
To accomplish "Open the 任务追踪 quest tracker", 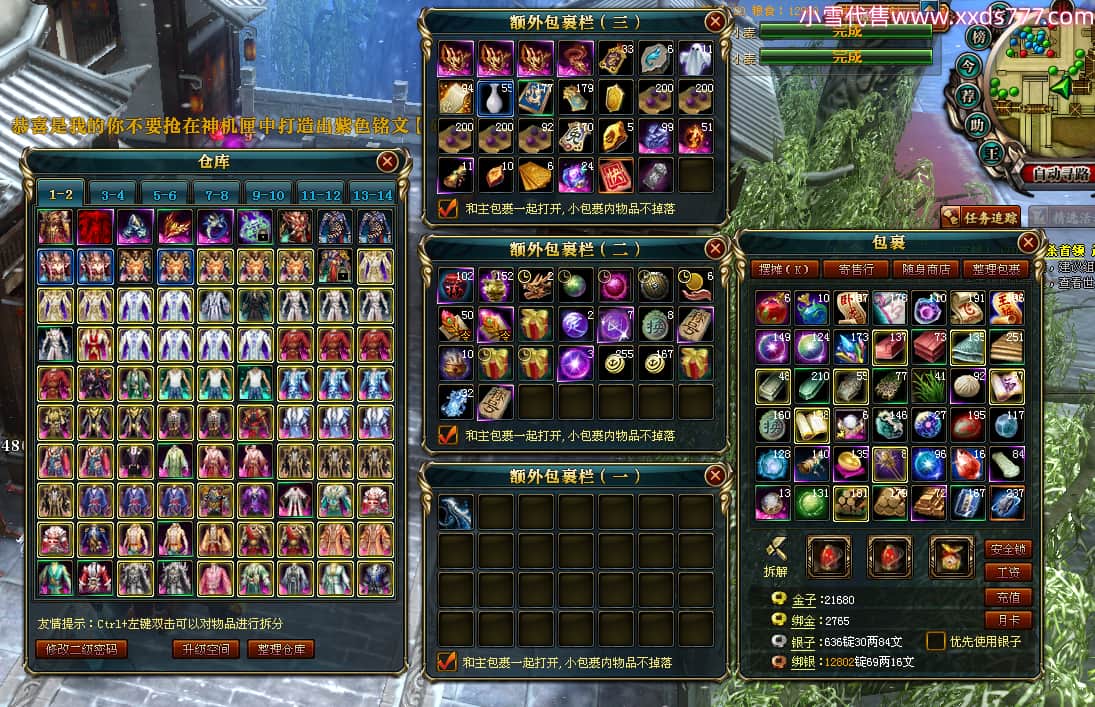I will tap(979, 217).
